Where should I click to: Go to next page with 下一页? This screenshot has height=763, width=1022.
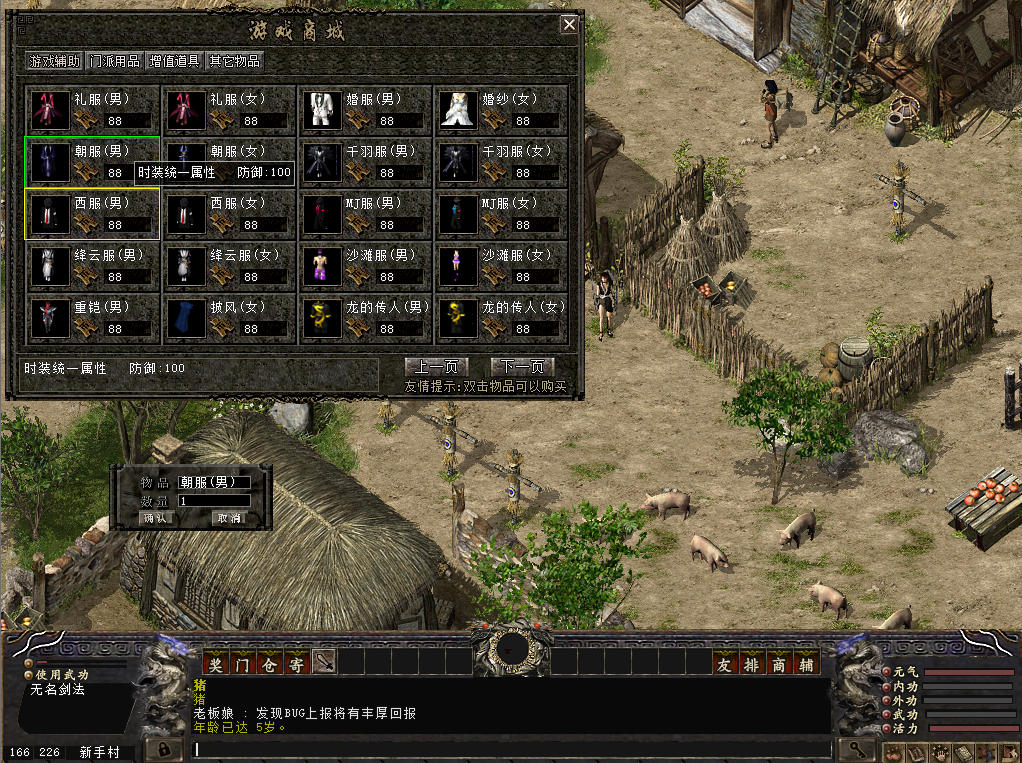pos(522,367)
